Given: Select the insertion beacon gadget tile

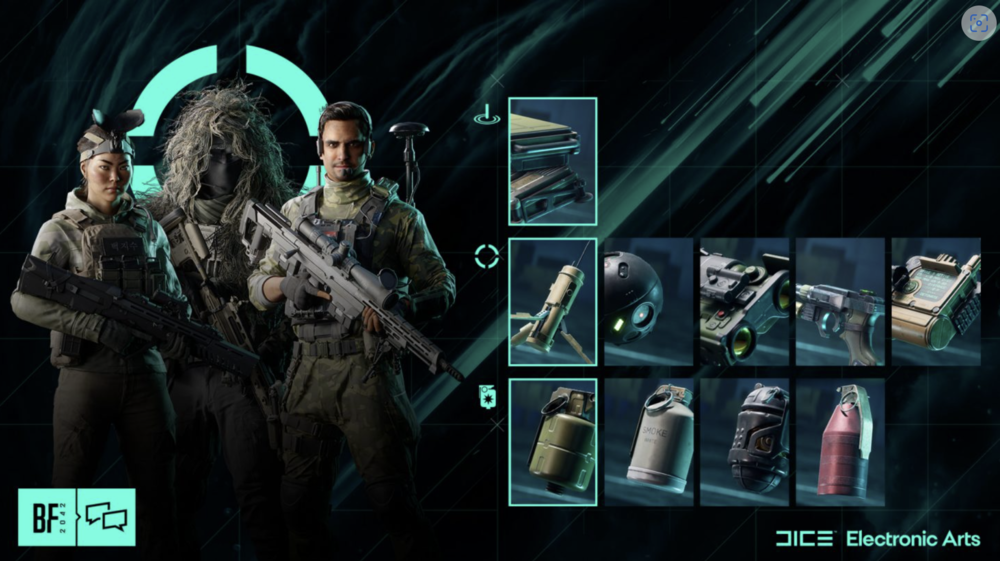Looking at the screenshot, I should [552, 161].
